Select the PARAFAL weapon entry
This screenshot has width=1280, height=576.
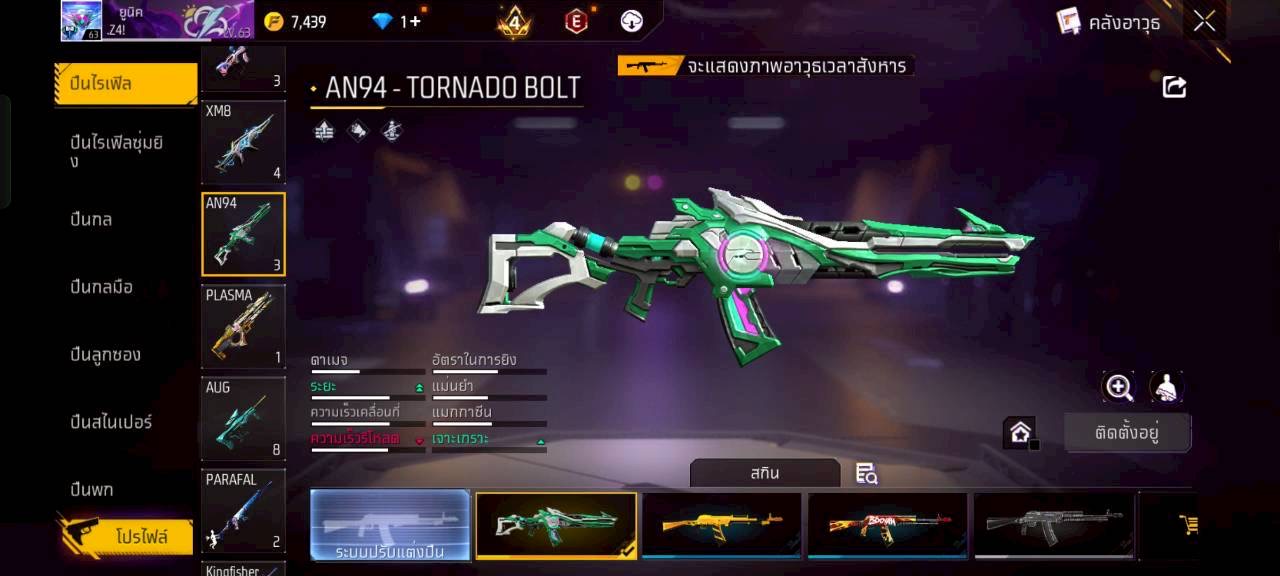243,510
